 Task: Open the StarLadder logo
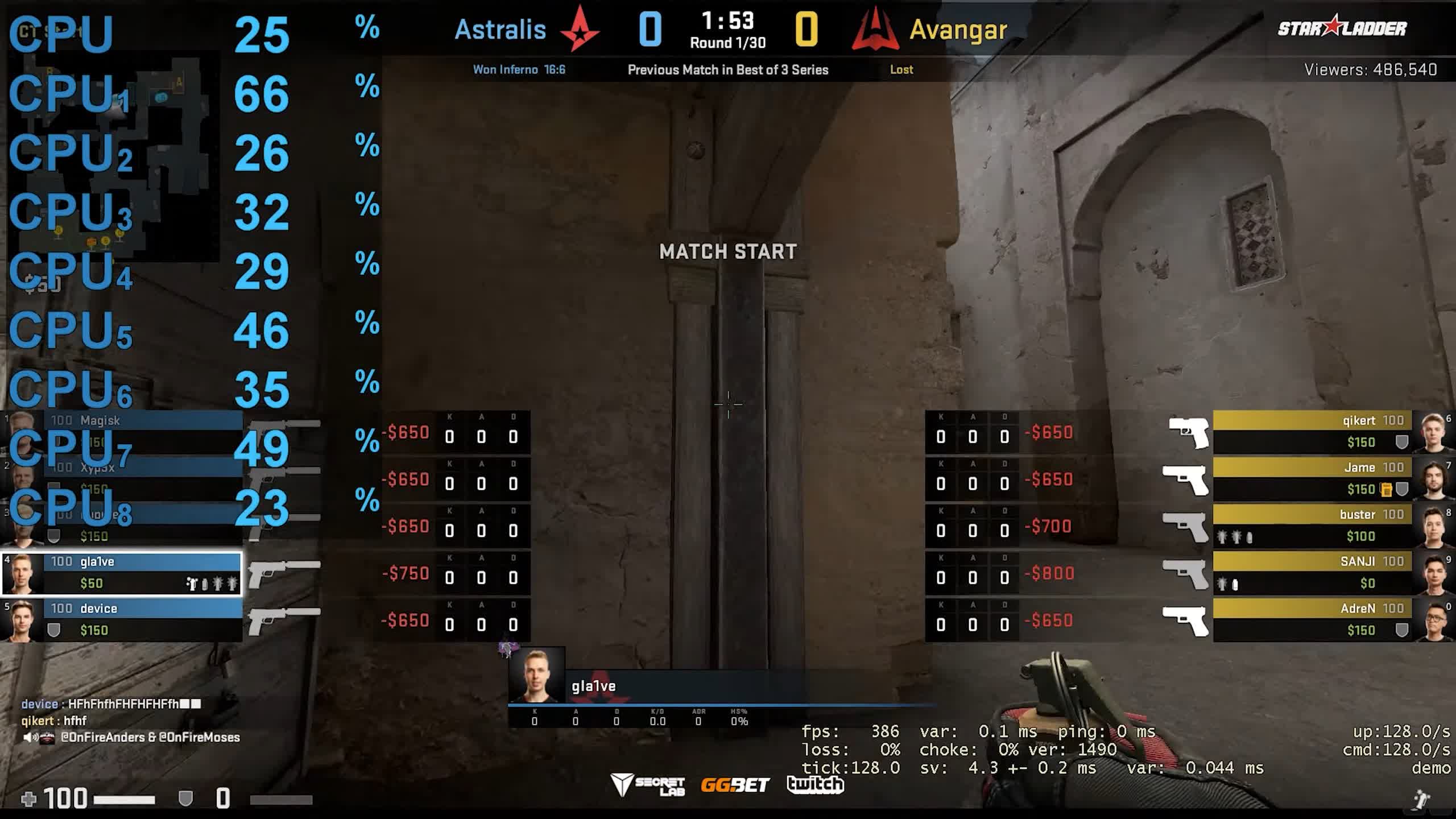click(1342, 27)
